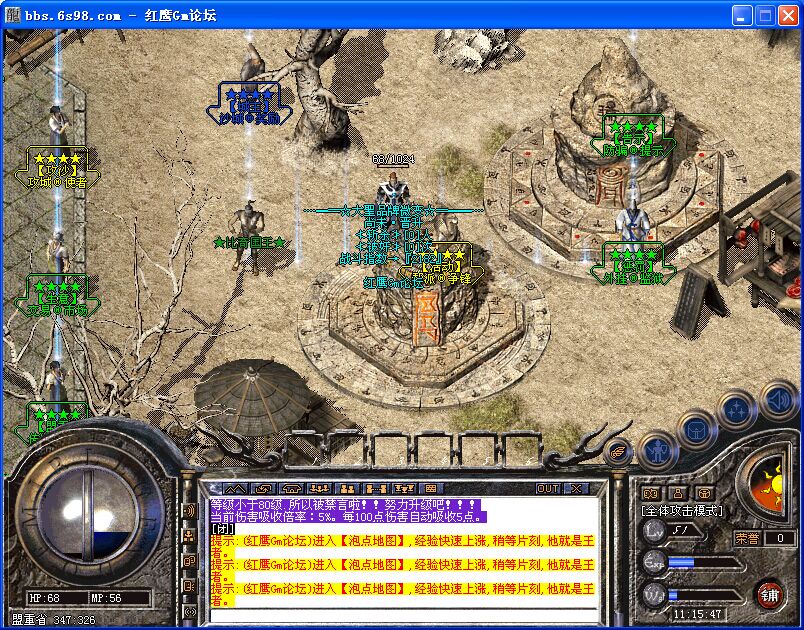The height and width of the screenshot is (630, 804).
Task: Open the map icon above attack mode
Action: pos(651,493)
